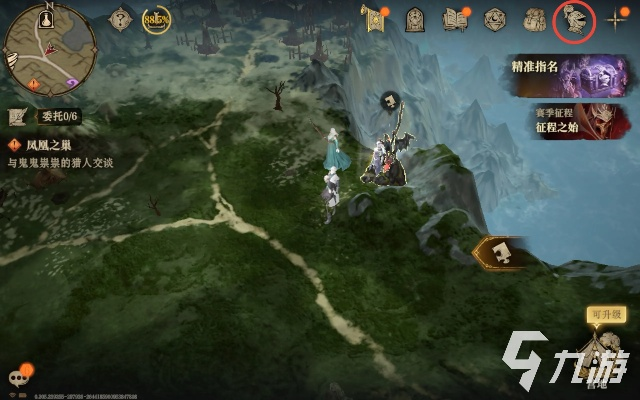Screen dimensions: 640x400
Task: Click the four-point star icon
Action: [616, 19]
